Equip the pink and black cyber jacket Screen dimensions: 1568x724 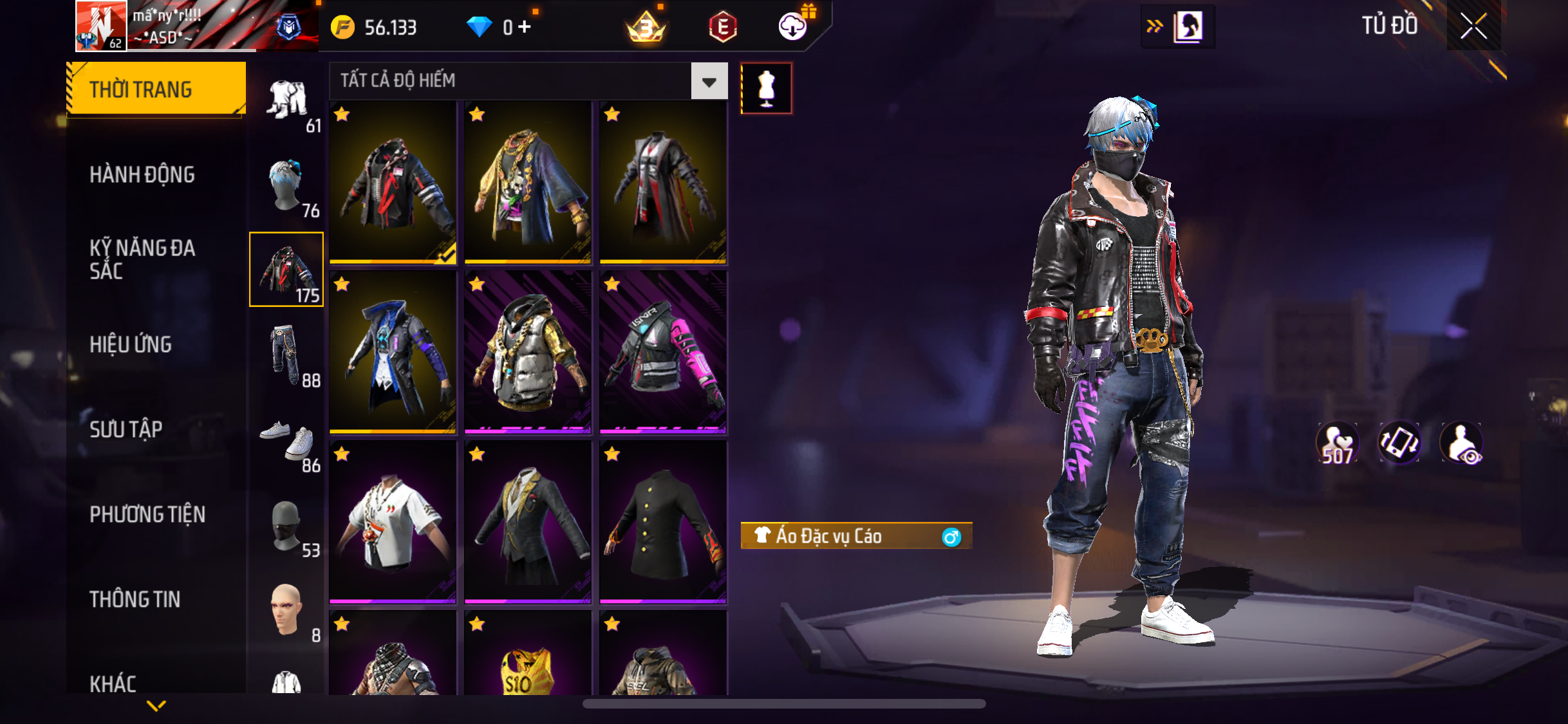[x=663, y=352]
